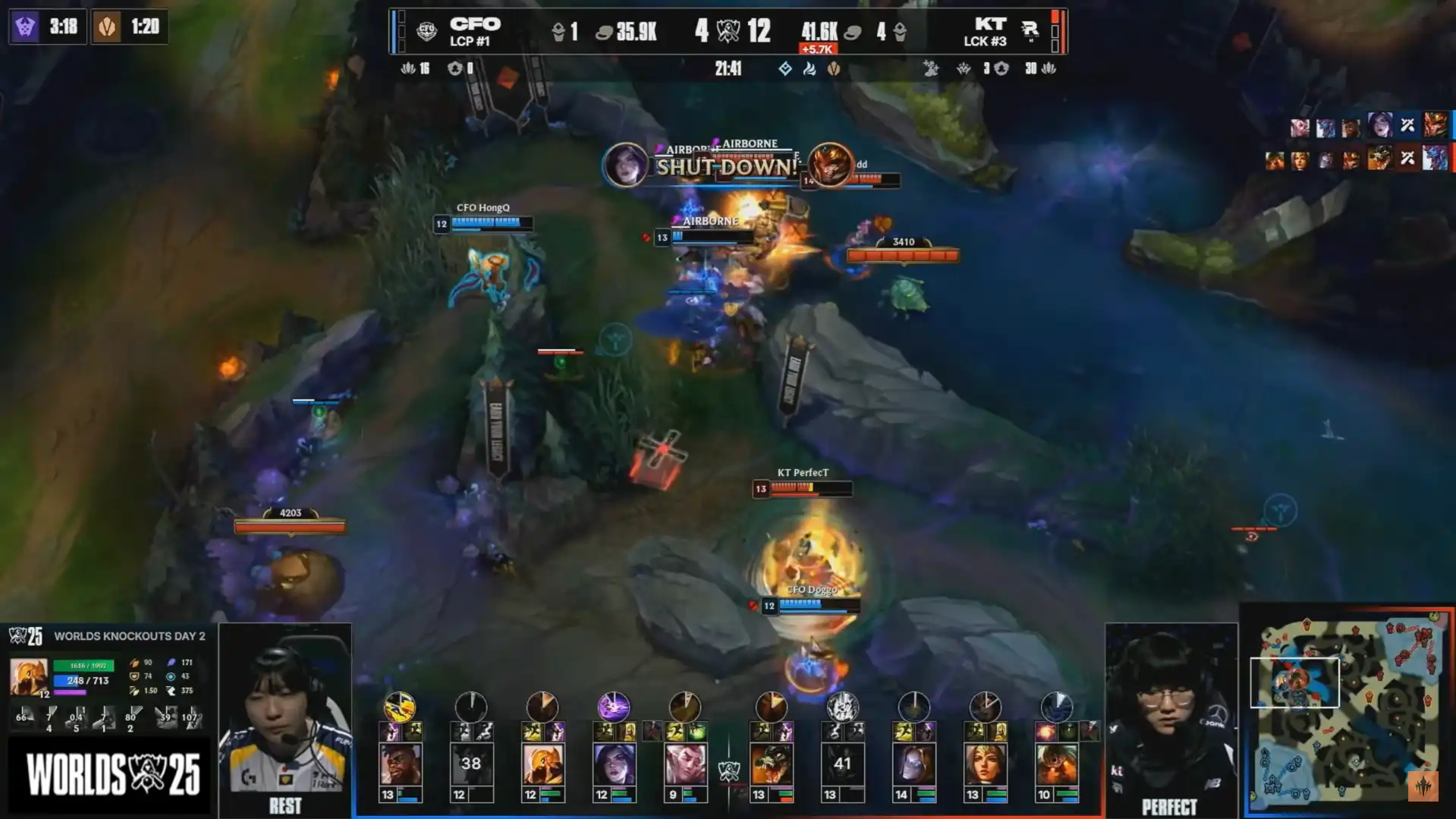Screen dimensions: 1456x819
Task: Select the dead champion portrait showing 38
Action: point(471,764)
